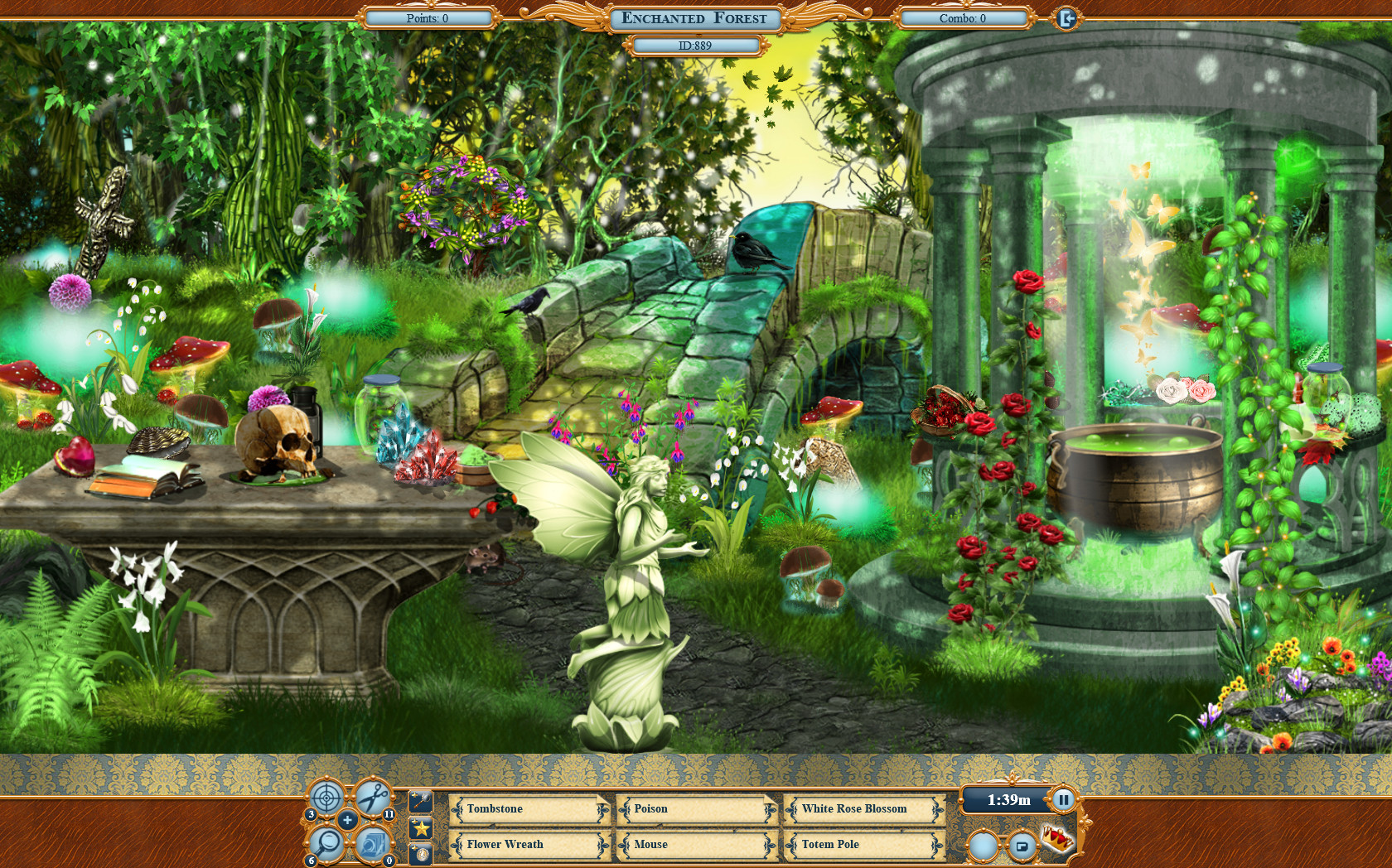
Task: Click the ID:889 label plaque
Action: (694, 46)
